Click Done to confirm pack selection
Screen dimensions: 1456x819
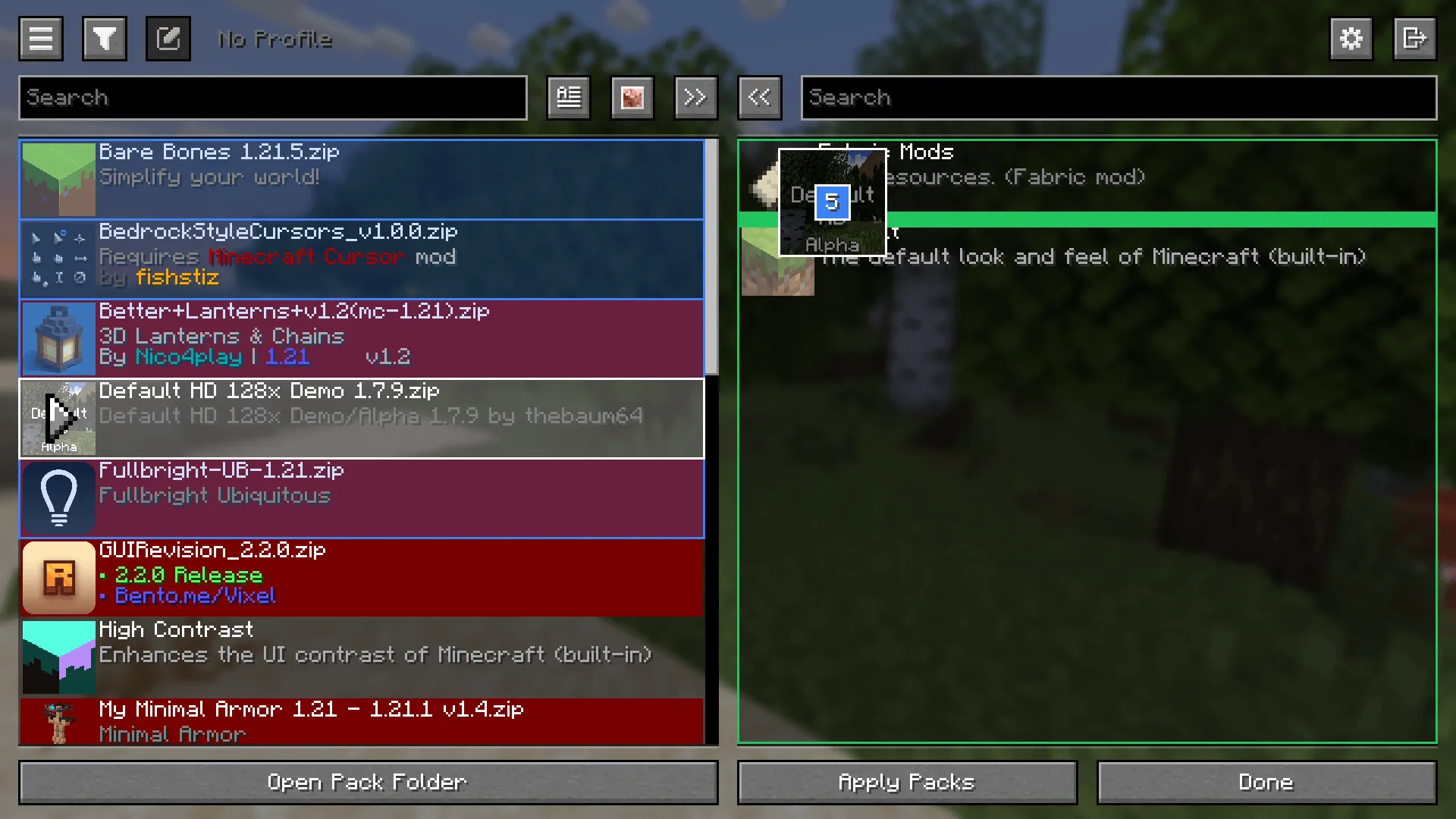click(1265, 782)
